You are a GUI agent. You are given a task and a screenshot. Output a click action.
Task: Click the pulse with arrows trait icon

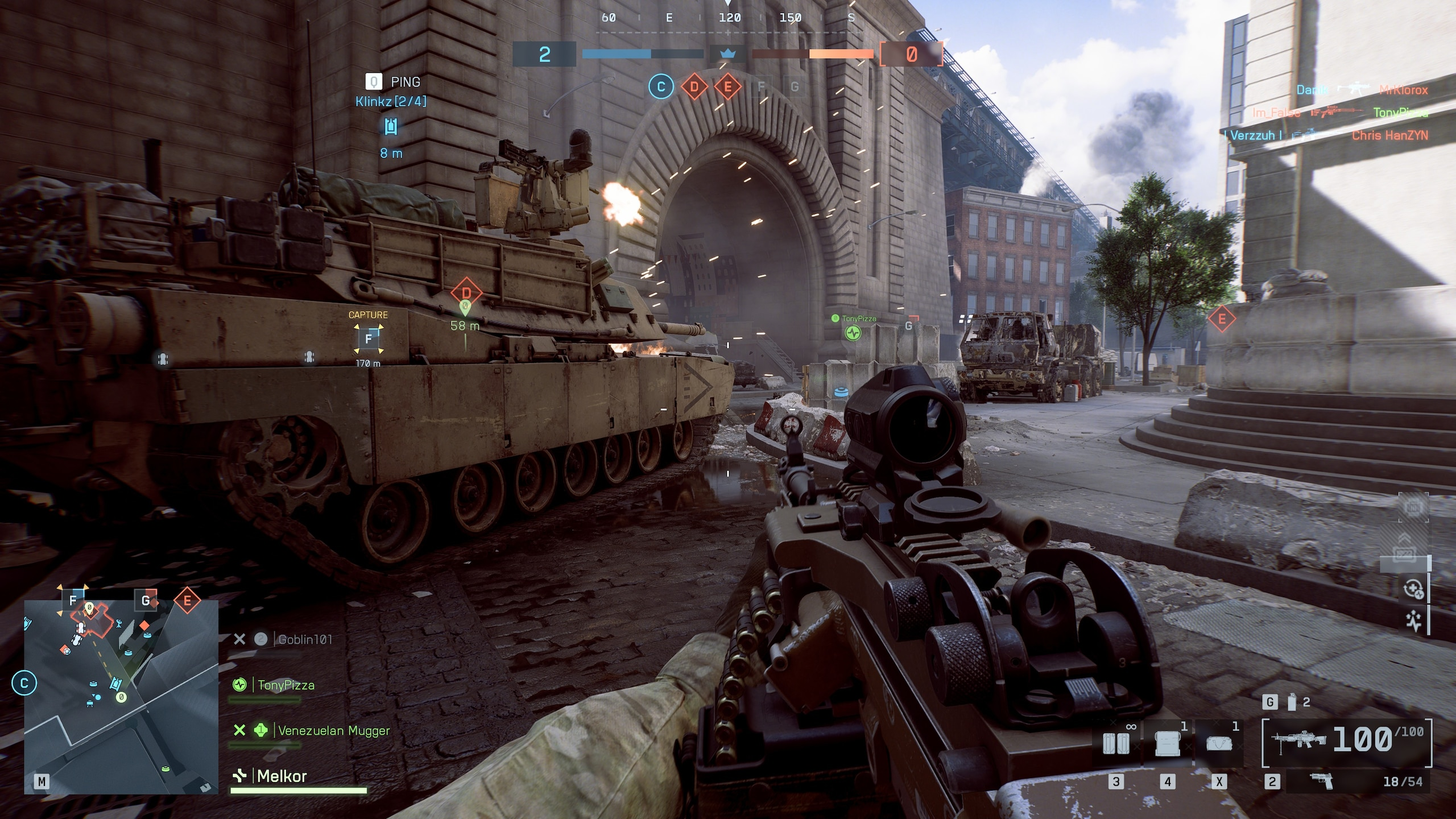pyautogui.click(x=1414, y=621)
